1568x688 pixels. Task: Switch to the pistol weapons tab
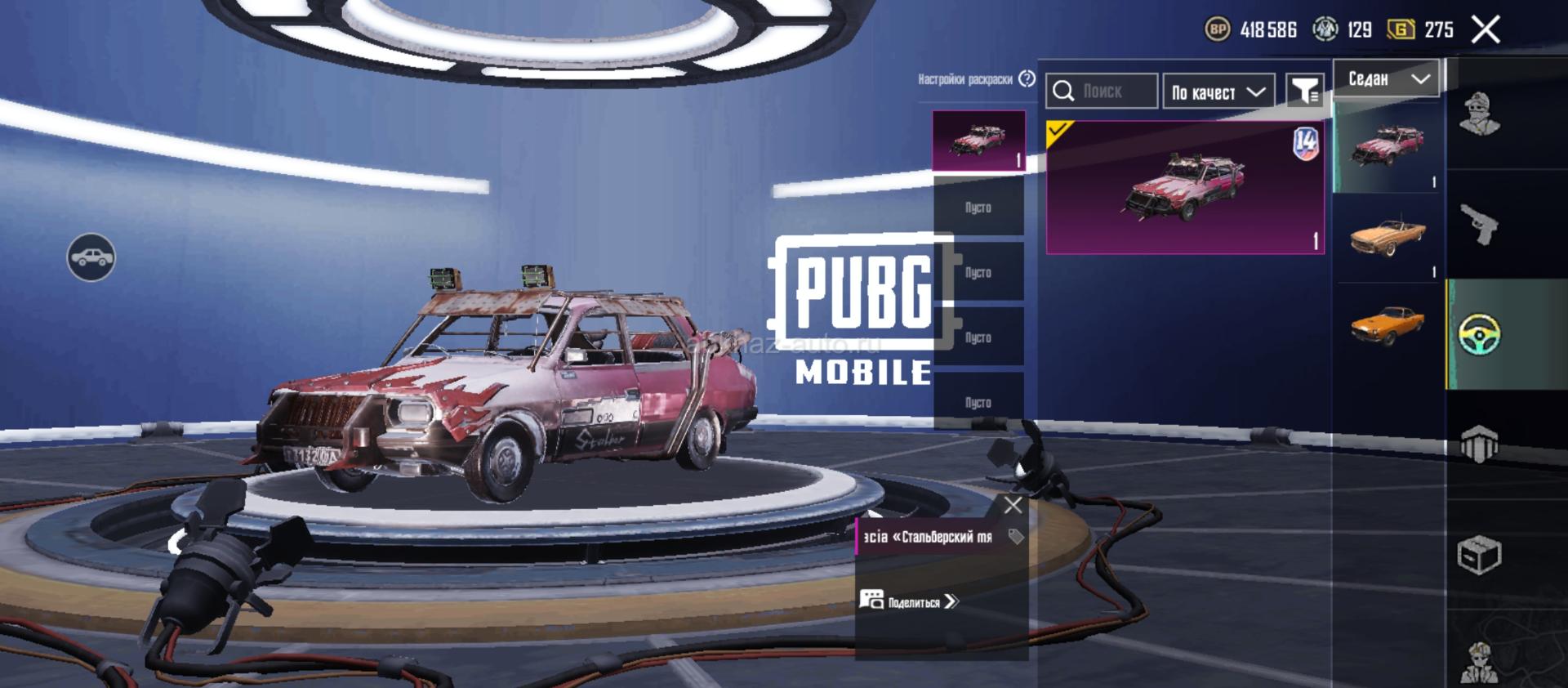[1479, 224]
